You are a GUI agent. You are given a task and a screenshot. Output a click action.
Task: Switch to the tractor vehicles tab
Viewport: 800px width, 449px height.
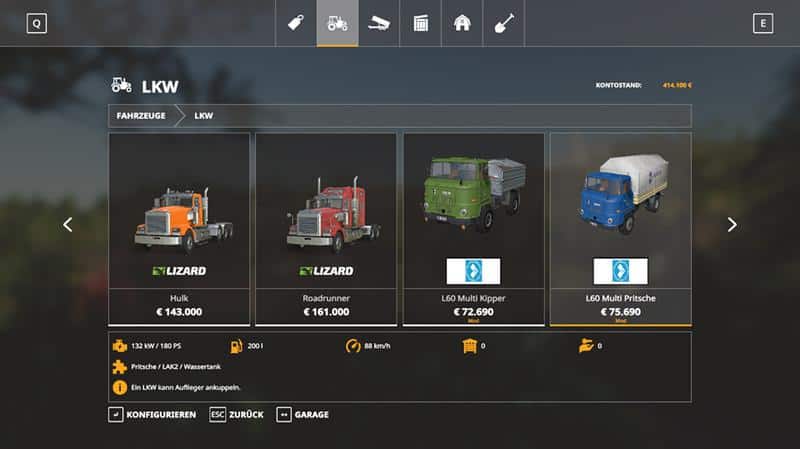pyautogui.click(x=337, y=23)
